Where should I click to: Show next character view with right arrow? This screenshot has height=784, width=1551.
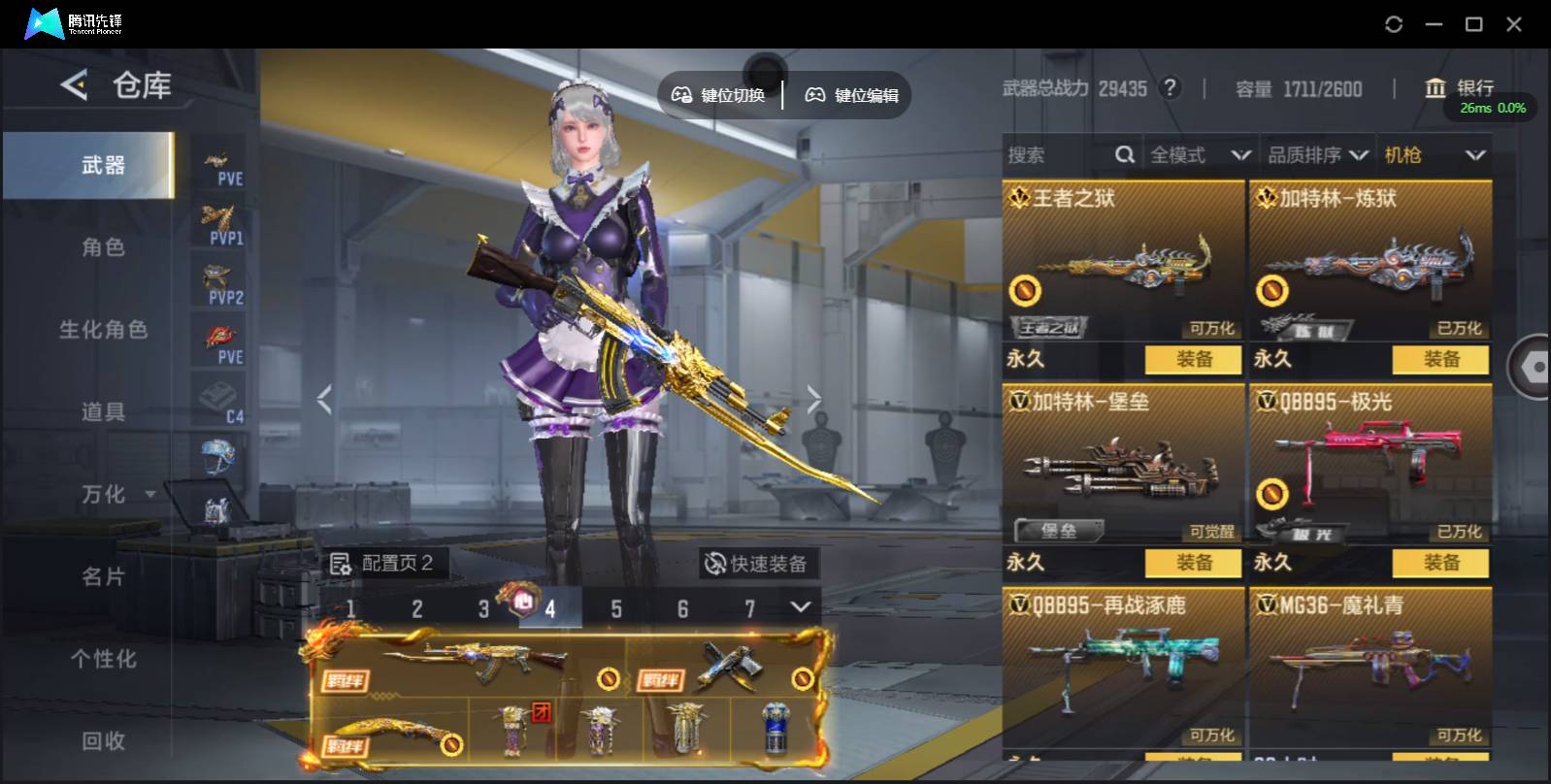point(813,399)
